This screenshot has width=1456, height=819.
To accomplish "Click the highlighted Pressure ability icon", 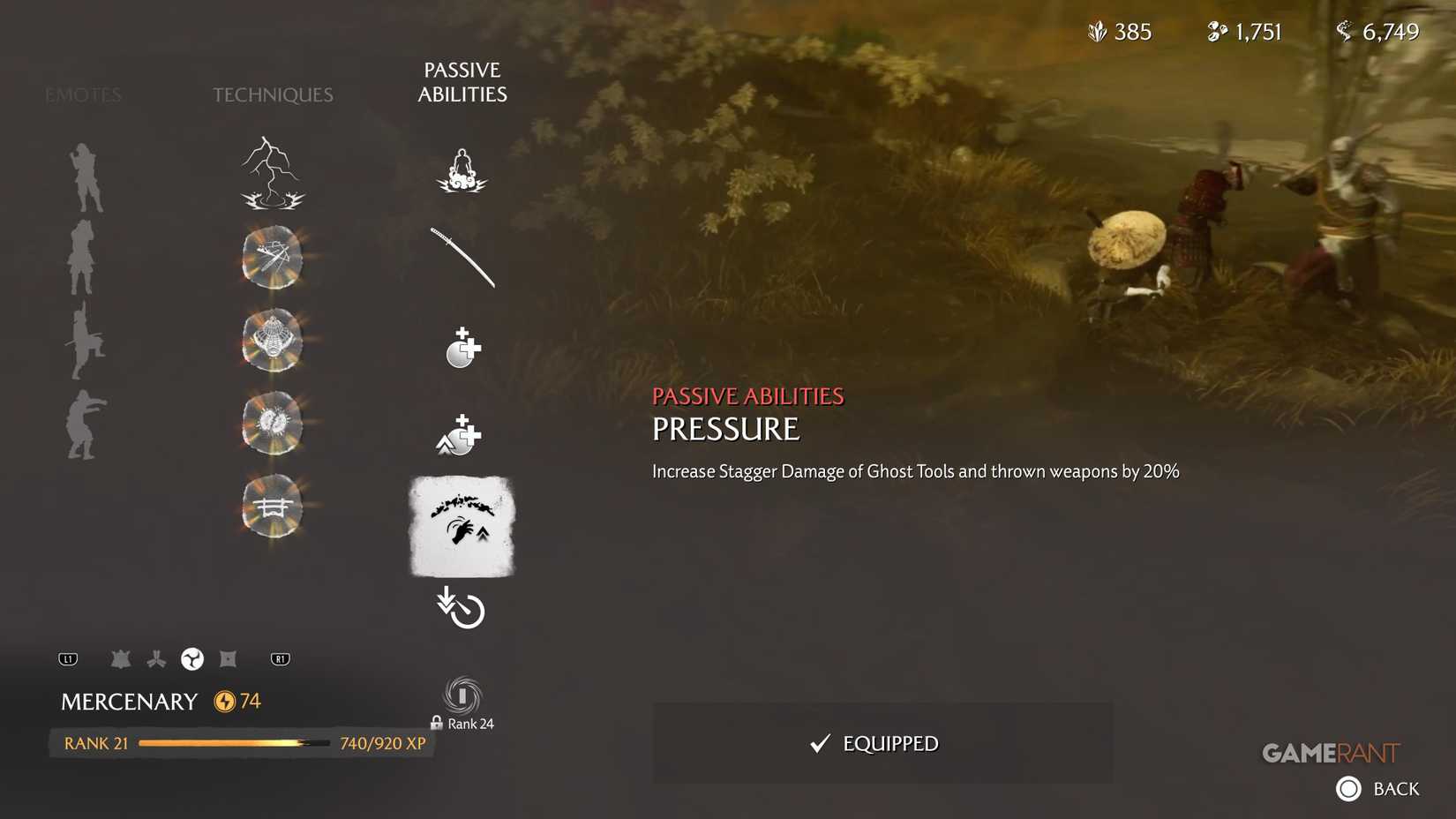I will pos(462,528).
